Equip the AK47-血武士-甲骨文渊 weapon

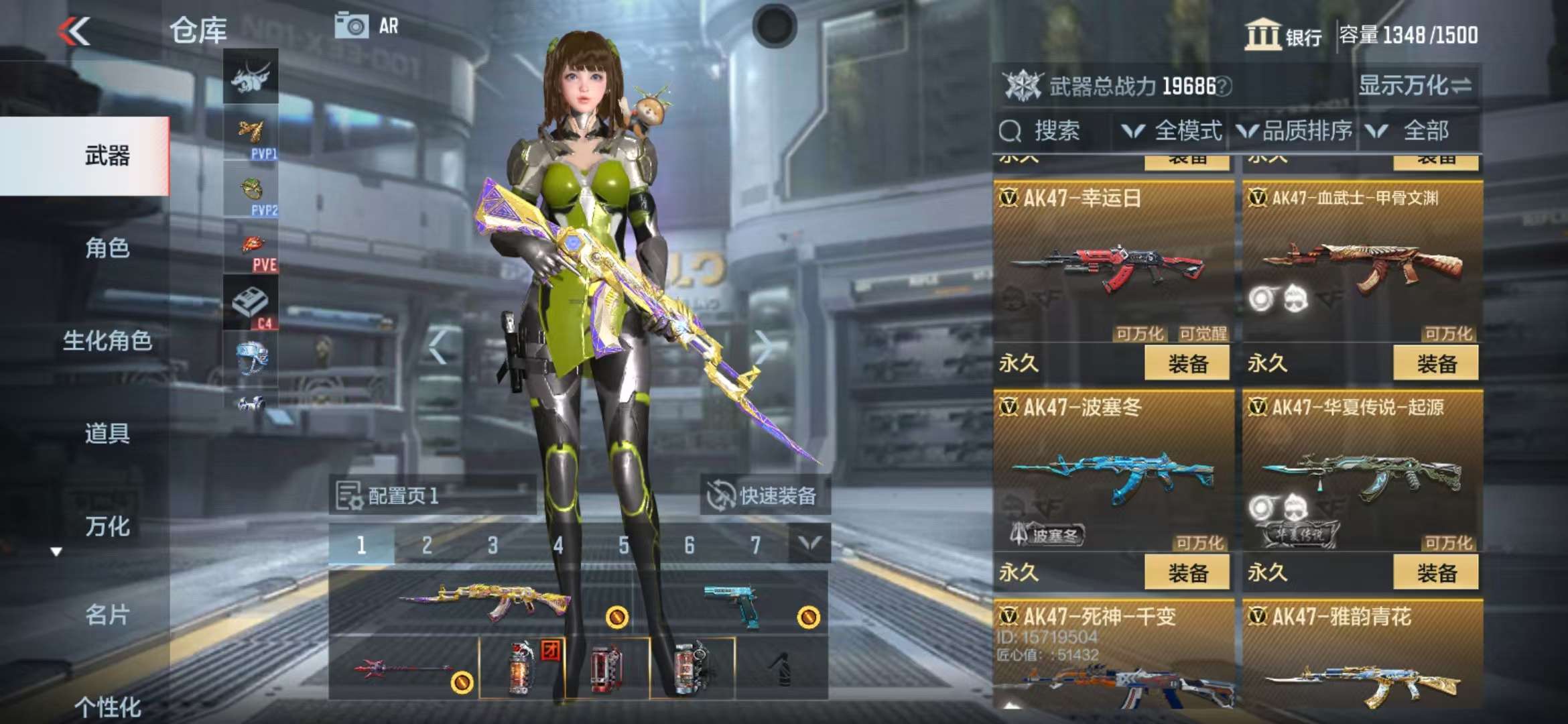[x=1436, y=364]
